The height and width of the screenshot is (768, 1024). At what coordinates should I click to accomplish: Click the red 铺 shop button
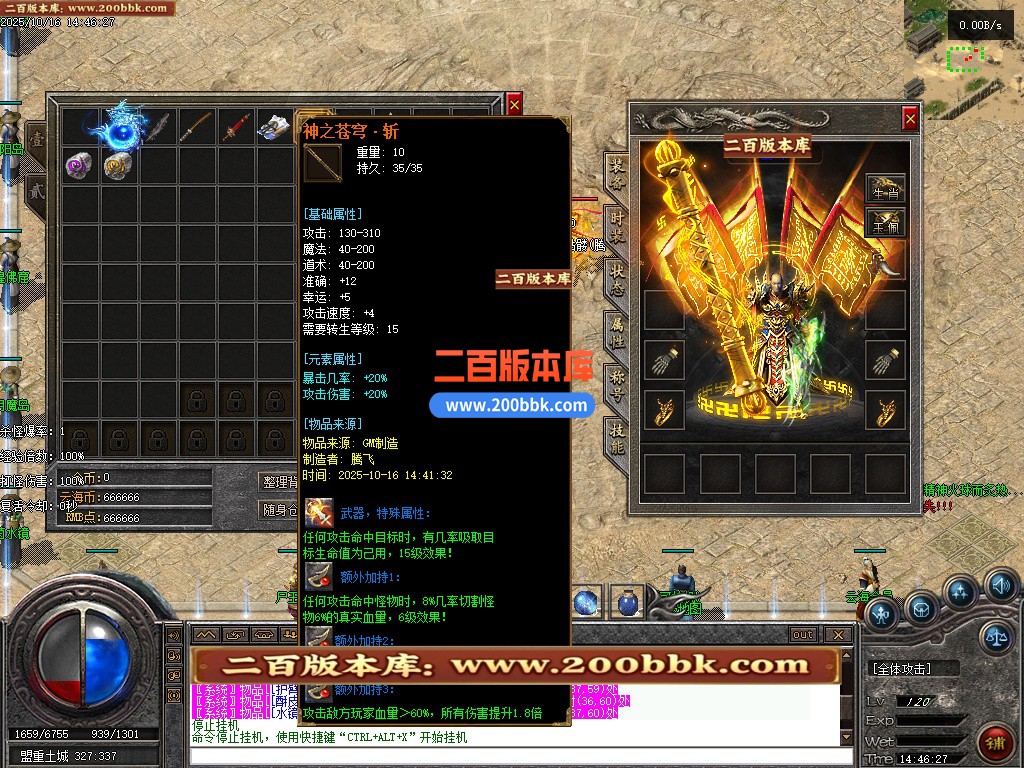point(995,740)
